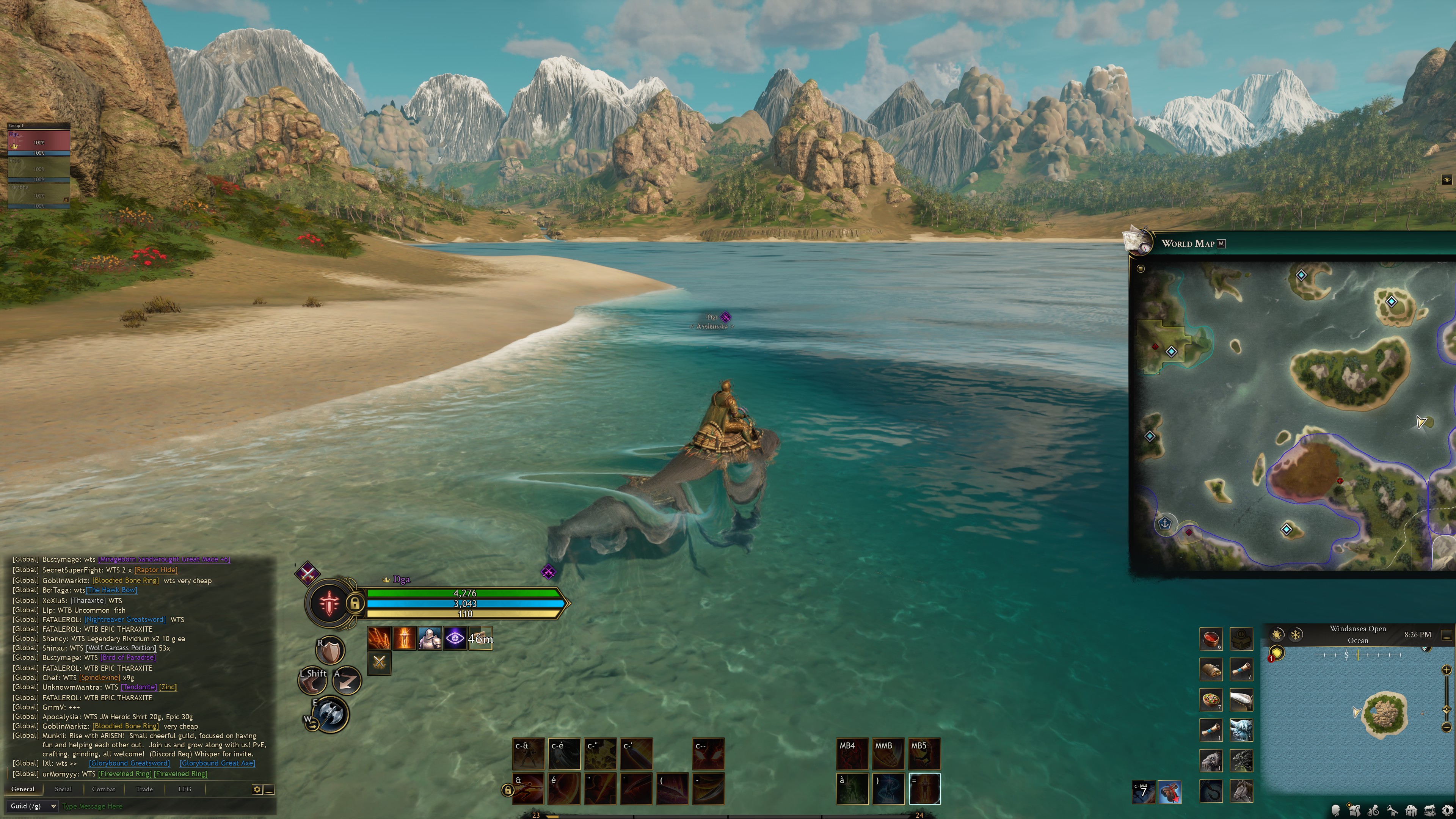Select Dga's group member frame

click(x=38, y=142)
